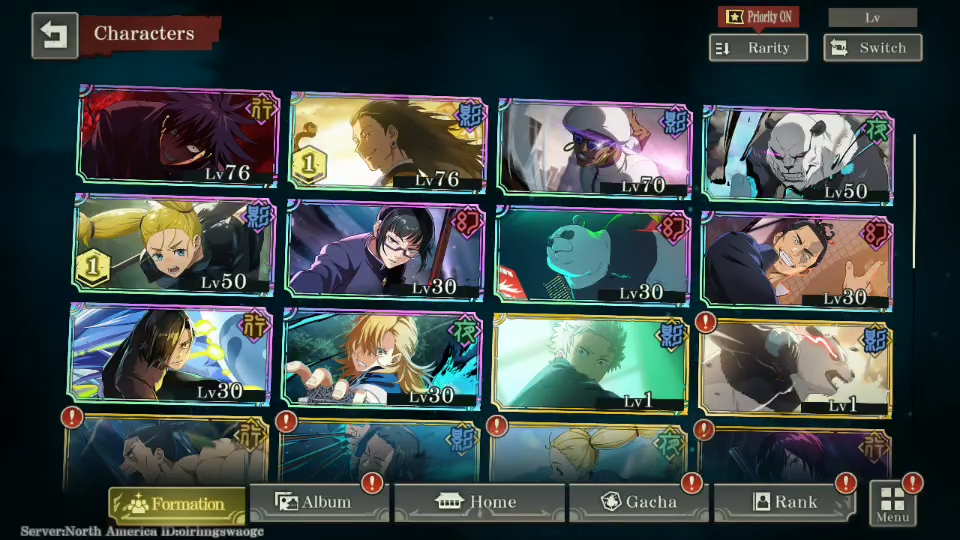Choose the Lv1 white-haired character card
The width and height of the screenshot is (960, 540).
coord(590,362)
